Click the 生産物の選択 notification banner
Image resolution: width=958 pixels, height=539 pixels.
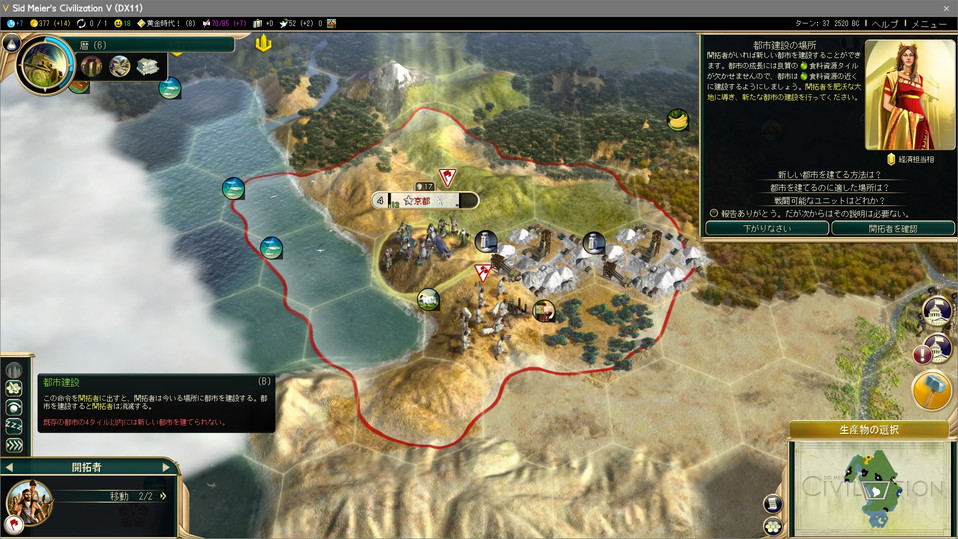click(868, 430)
